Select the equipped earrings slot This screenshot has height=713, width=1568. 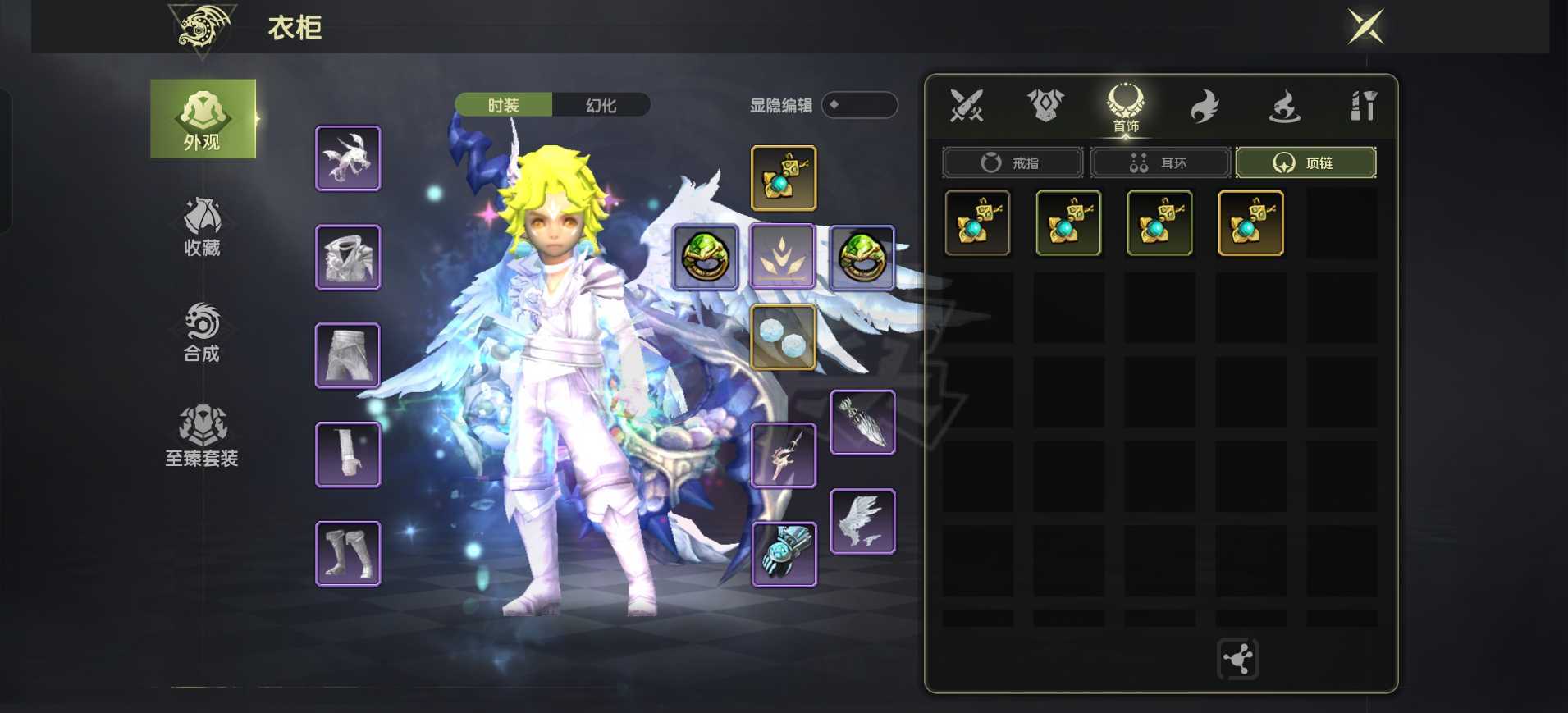pos(783,336)
